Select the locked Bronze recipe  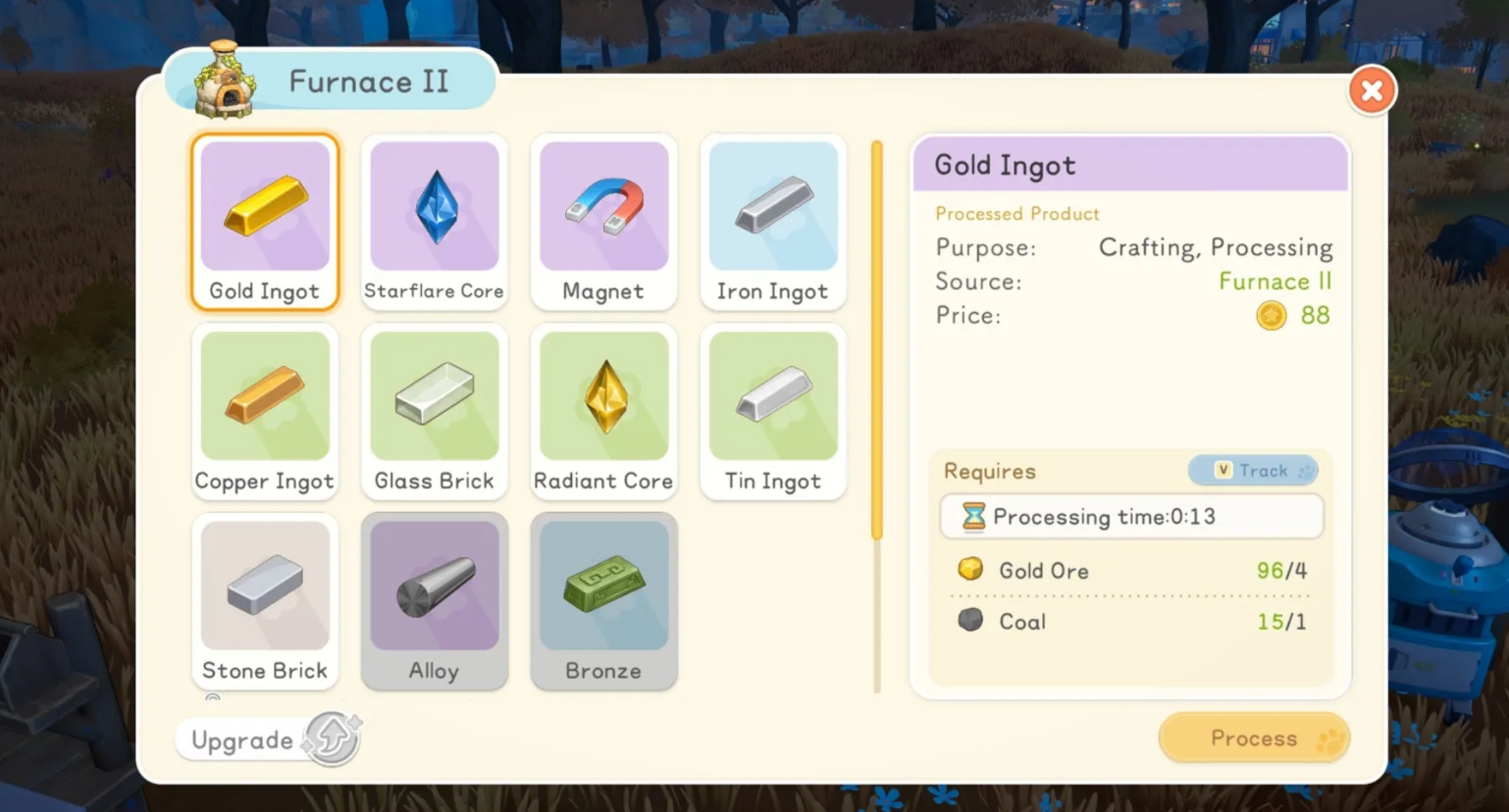pyautogui.click(x=603, y=600)
